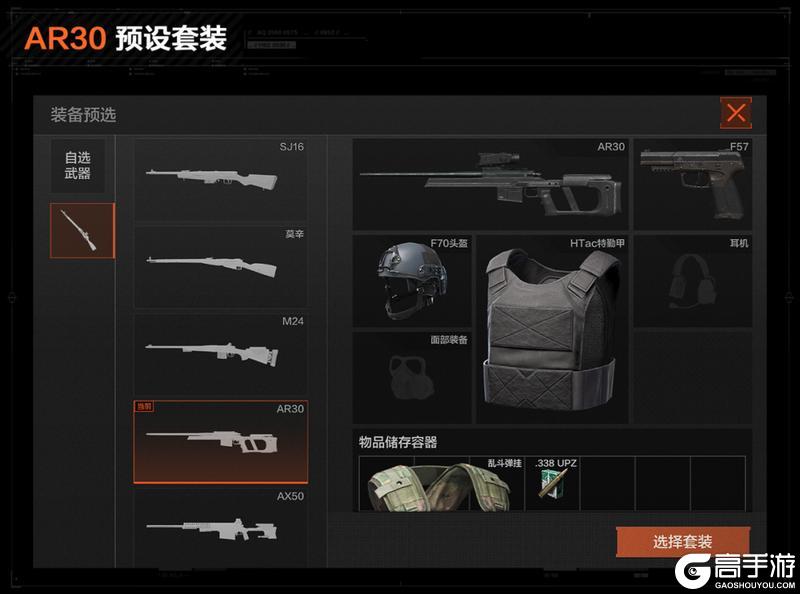Open the HTac特勤甲 armor slot
Screen dimensions: 800x594
pyautogui.click(x=551, y=329)
